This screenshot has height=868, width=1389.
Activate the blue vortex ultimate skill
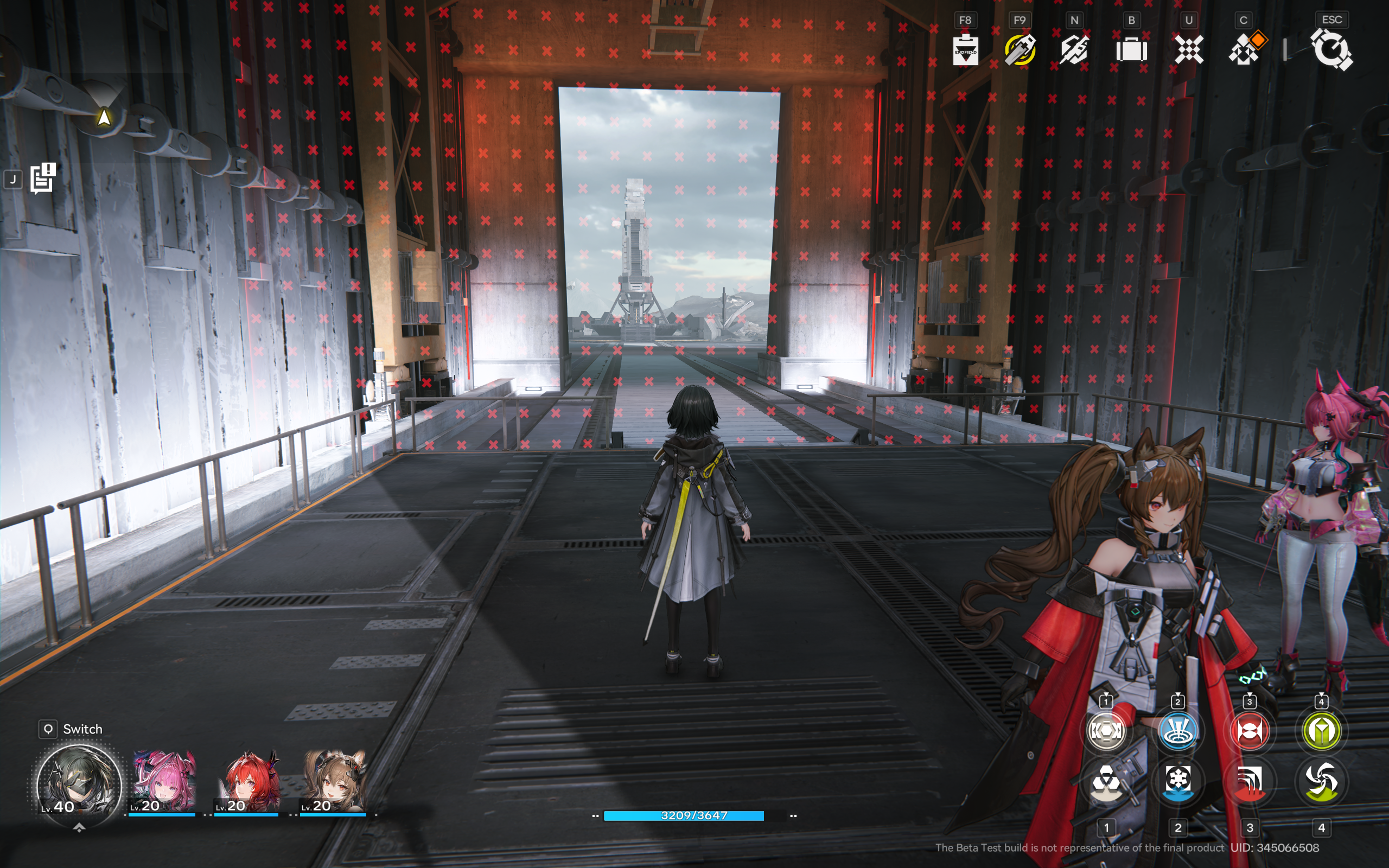(1178, 731)
